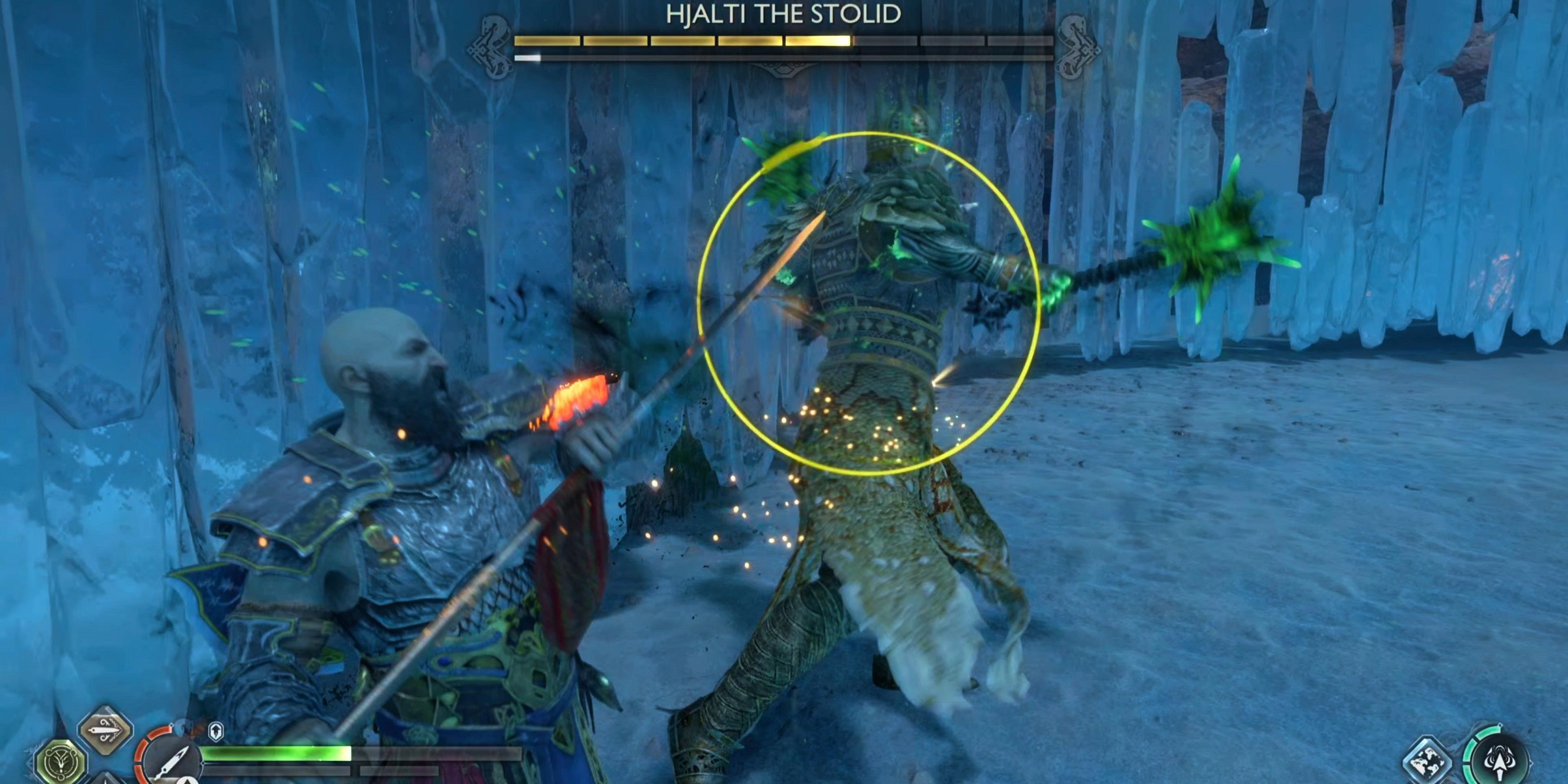Activate the Spartan Rage arrow icon
The image size is (1568, 784).
(1499, 762)
